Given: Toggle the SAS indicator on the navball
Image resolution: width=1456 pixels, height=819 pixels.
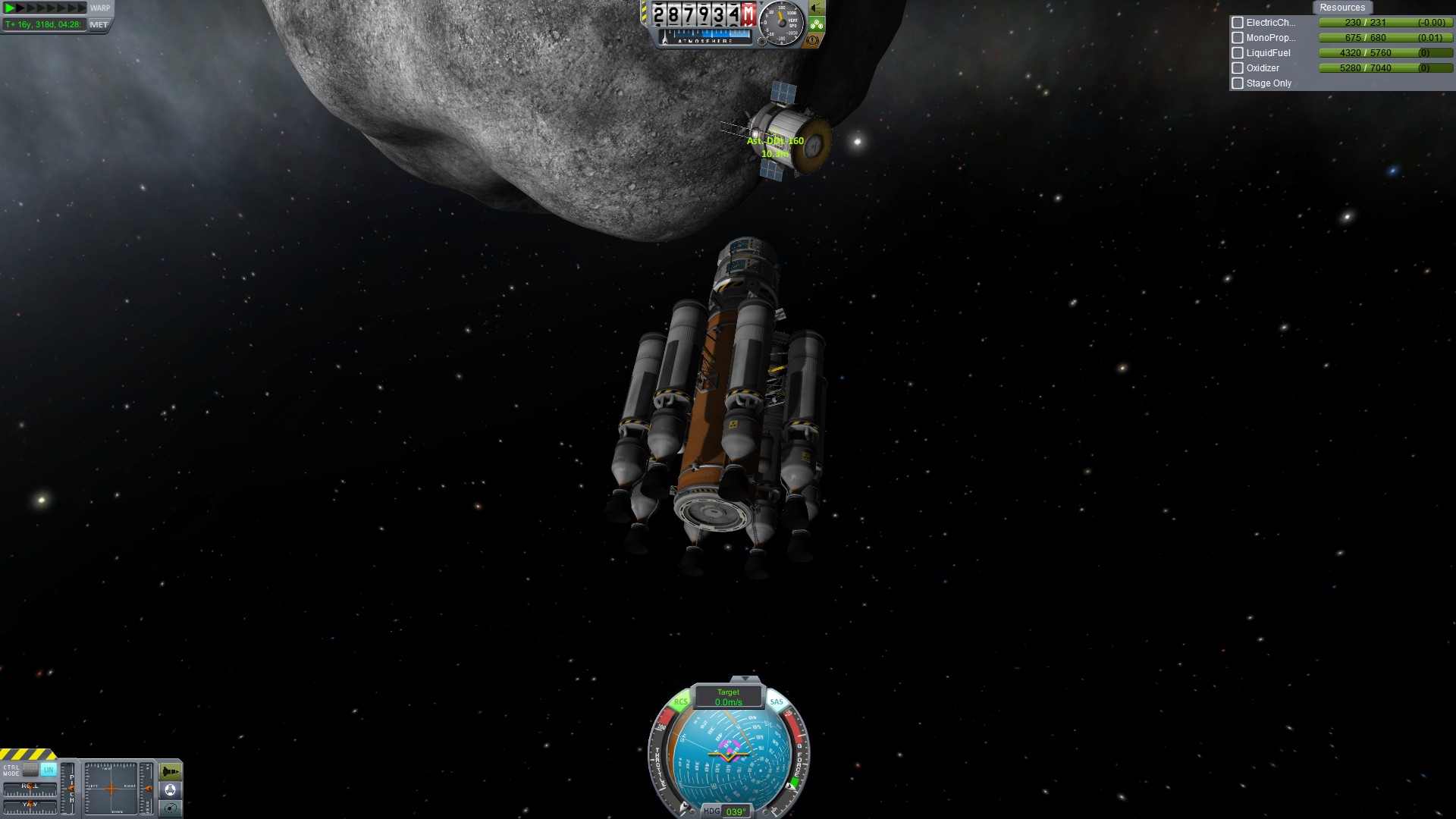Looking at the screenshot, I should pos(777,702).
